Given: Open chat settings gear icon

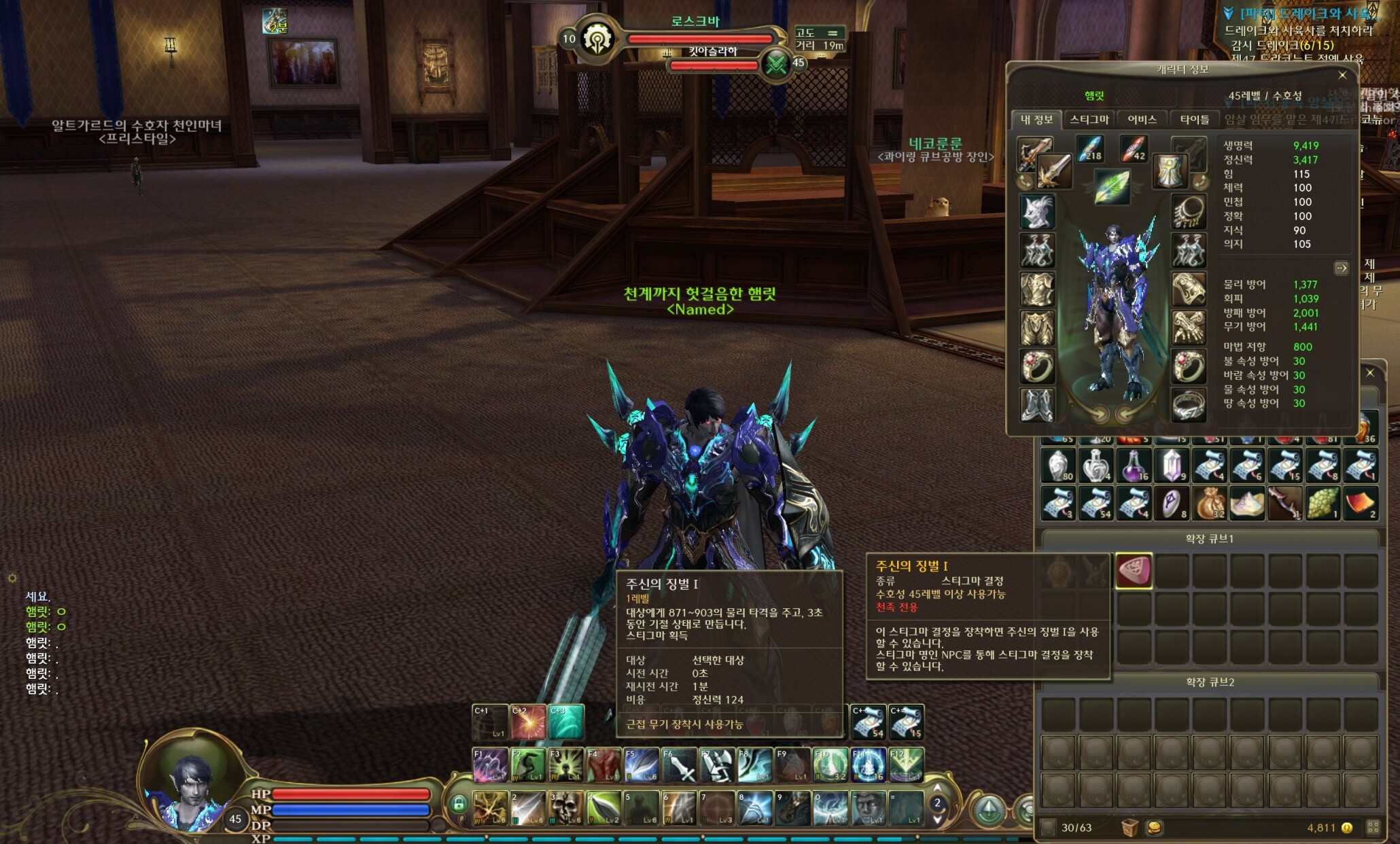Looking at the screenshot, I should click(x=12, y=578).
